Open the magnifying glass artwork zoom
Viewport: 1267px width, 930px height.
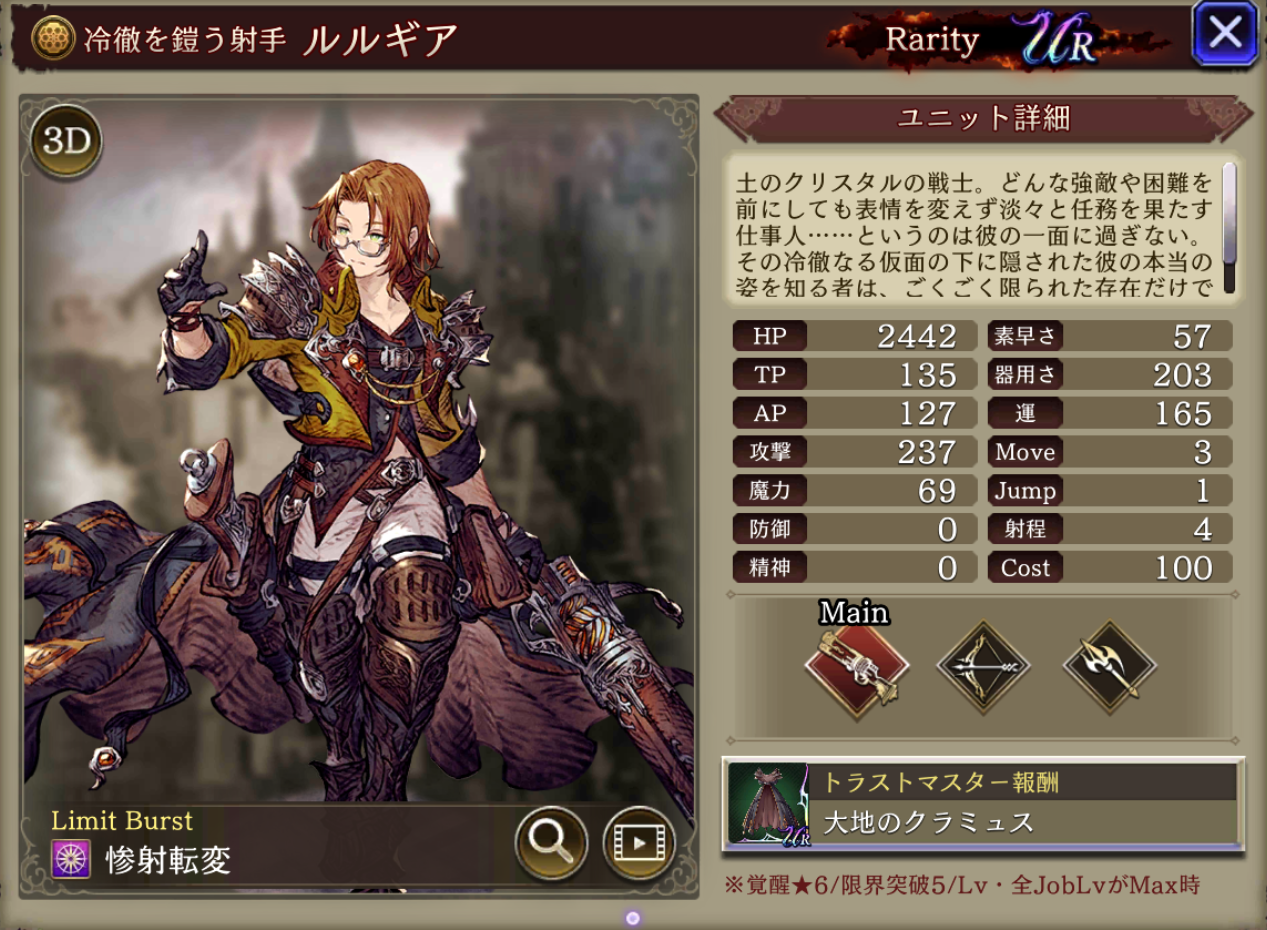click(x=550, y=842)
